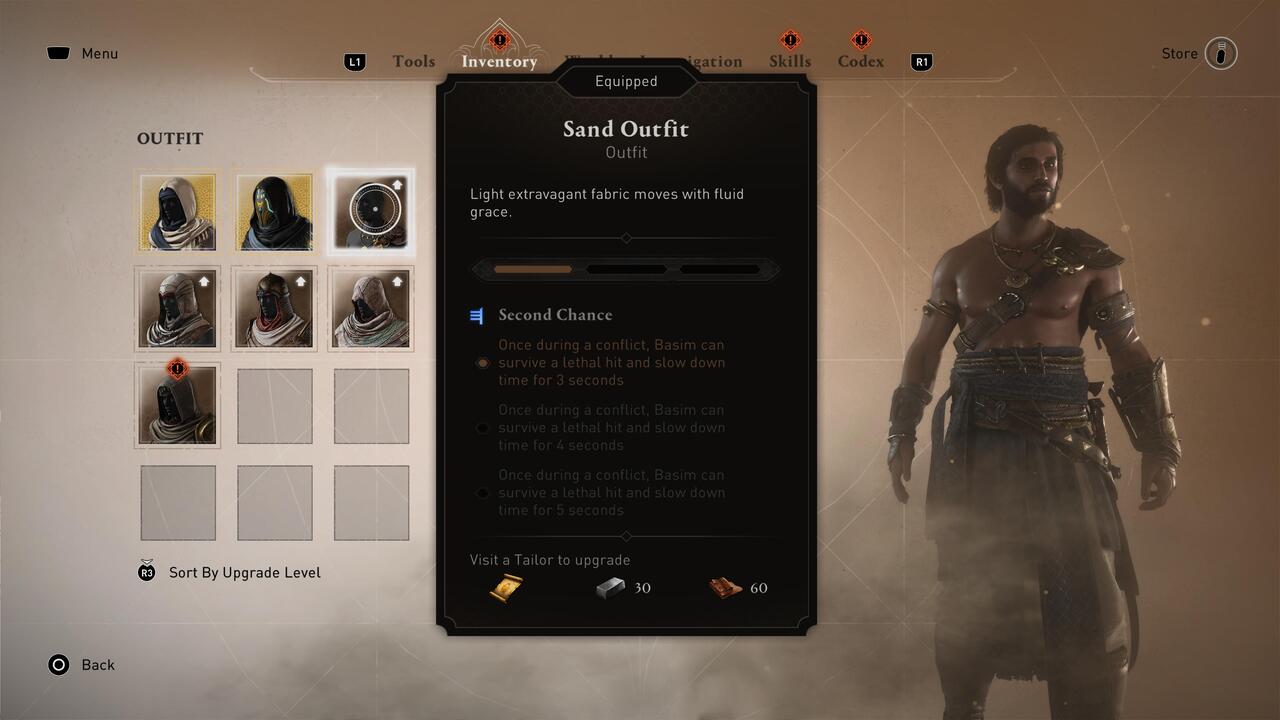Click the diamond expander below the perk list
This screenshot has width=1280, height=720.
(626, 535)
